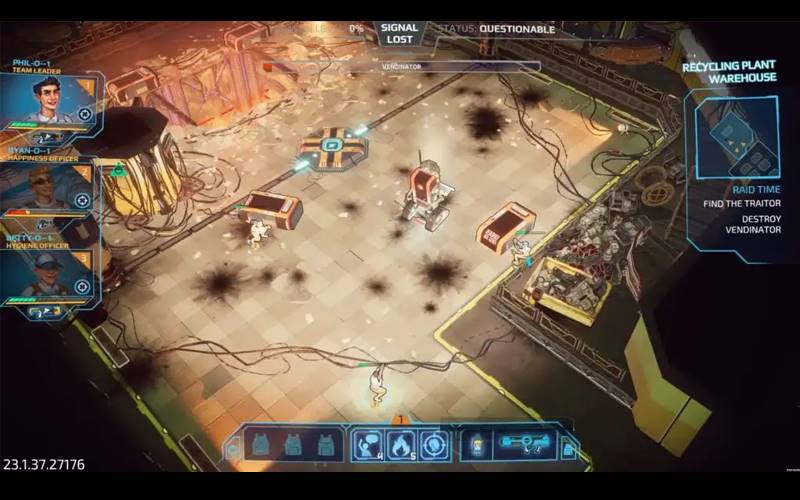Activate the flame ability
This screenshot has height=500, width=800.
(399, 442)
